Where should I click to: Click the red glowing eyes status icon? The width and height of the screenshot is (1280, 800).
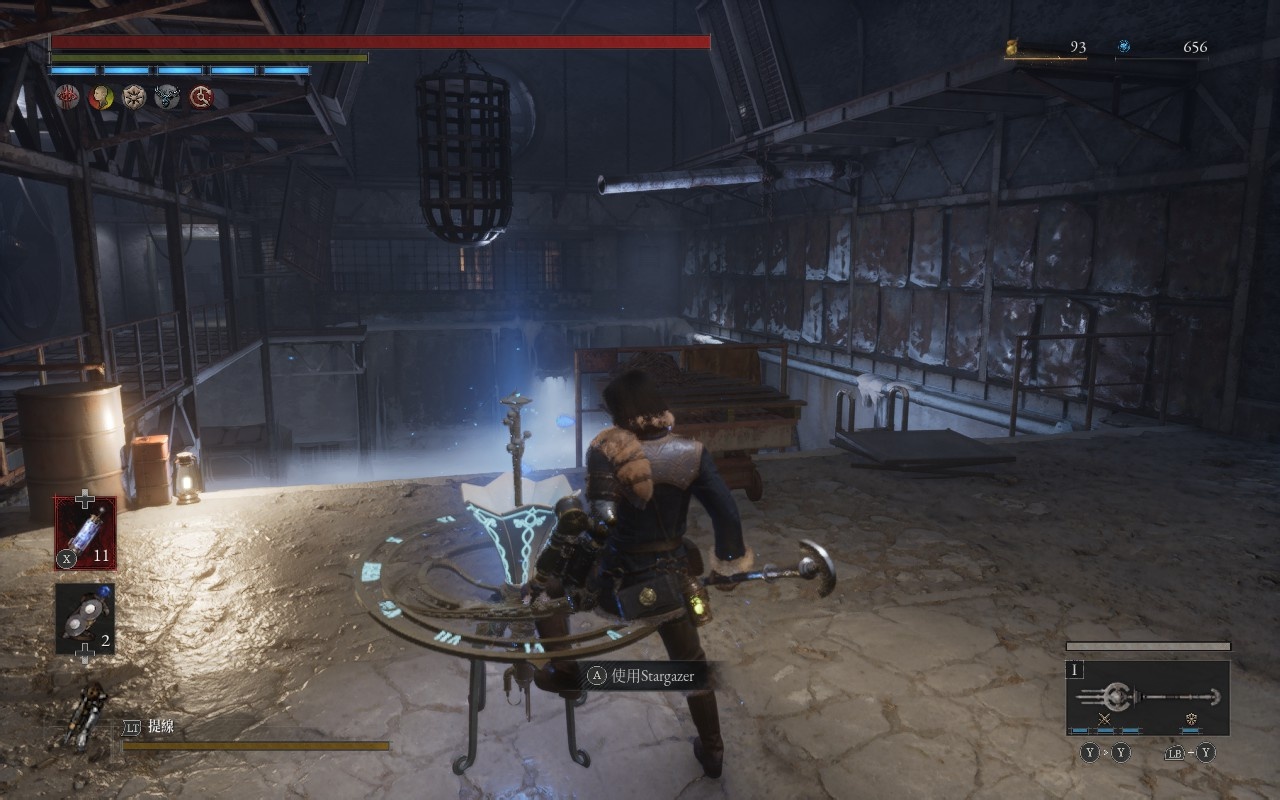[x=67, y=97]
